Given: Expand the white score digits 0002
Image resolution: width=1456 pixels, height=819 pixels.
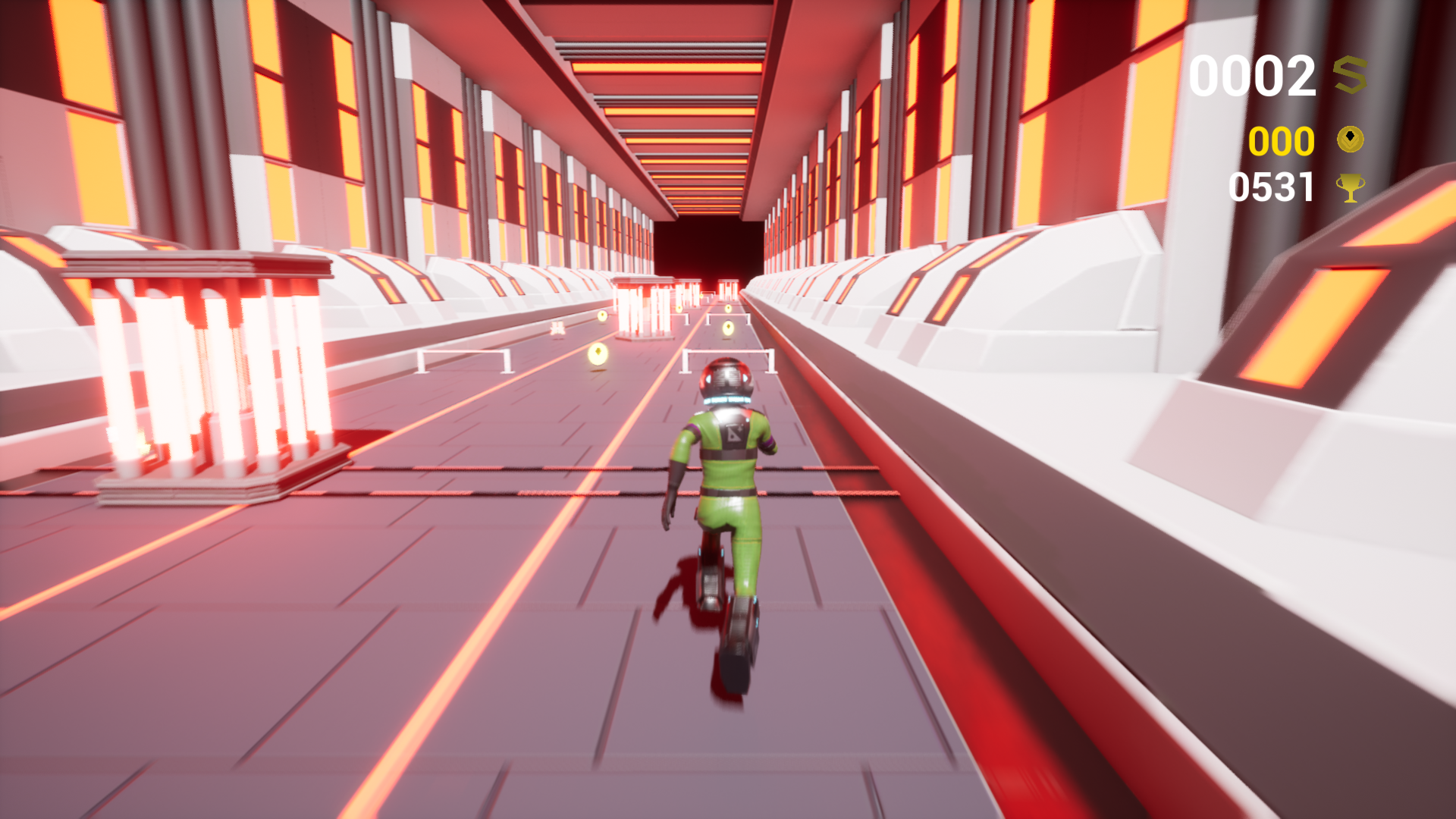Looking at the screenshot, I should [1253, 74].
